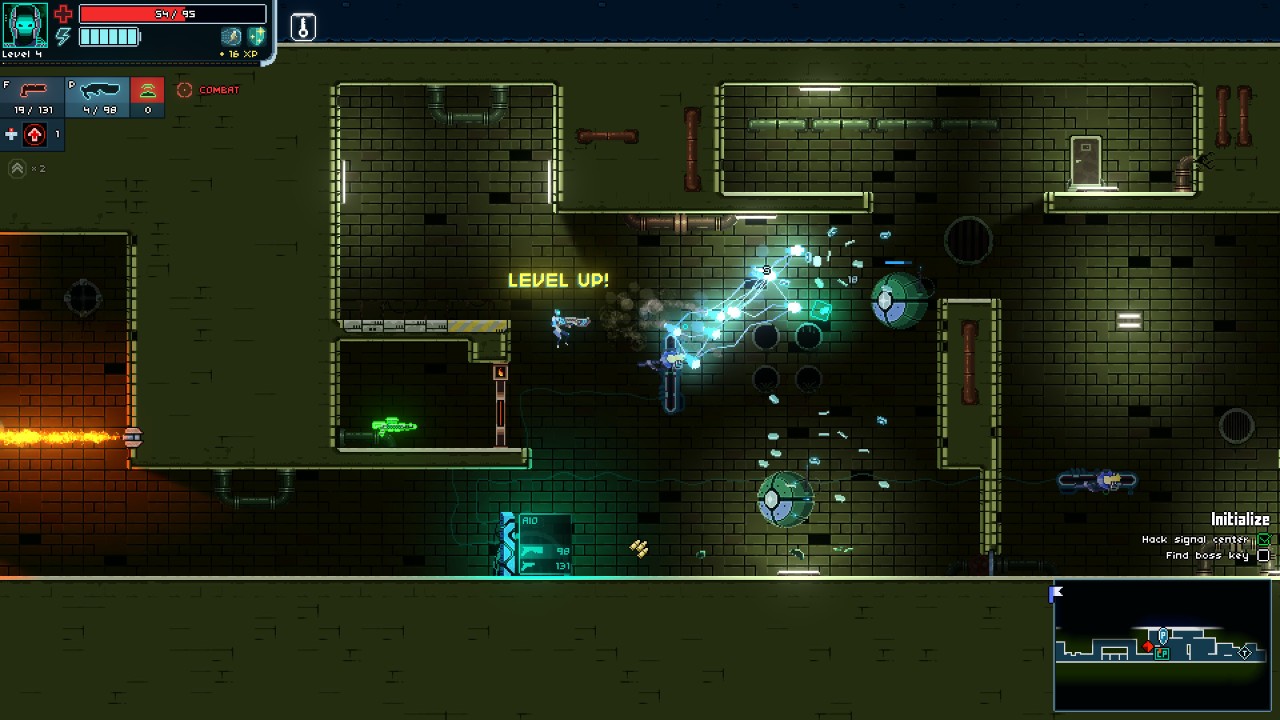Viewport: 1280px width, 720px height.
Task: Use the red arrow medkit item
Action: pyautogui.click(x=35, y=134)
